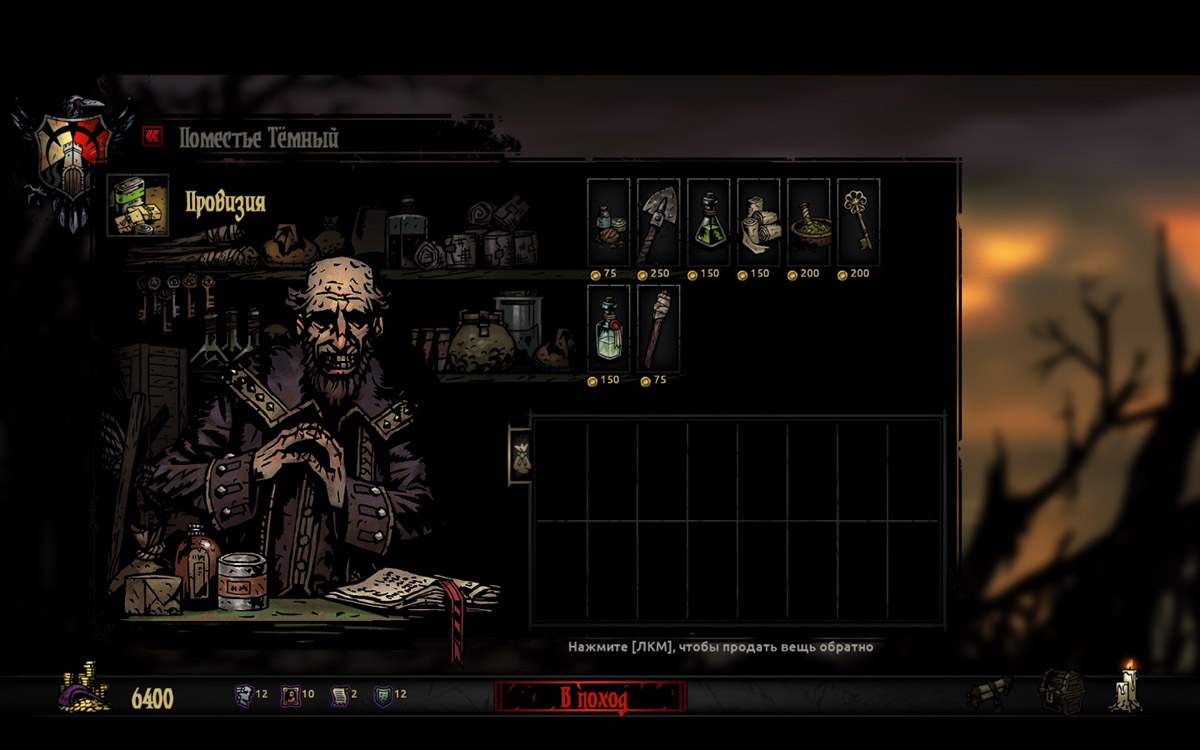Buy the holy water bottle

(608, 328)
